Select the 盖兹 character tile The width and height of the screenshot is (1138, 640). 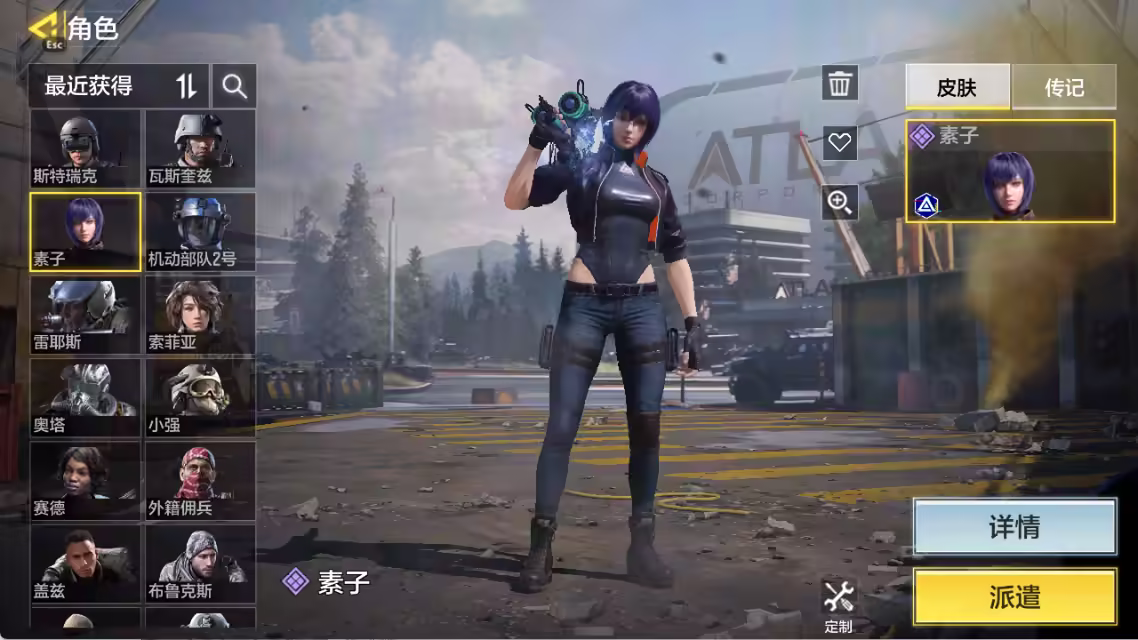click(85, 564)
